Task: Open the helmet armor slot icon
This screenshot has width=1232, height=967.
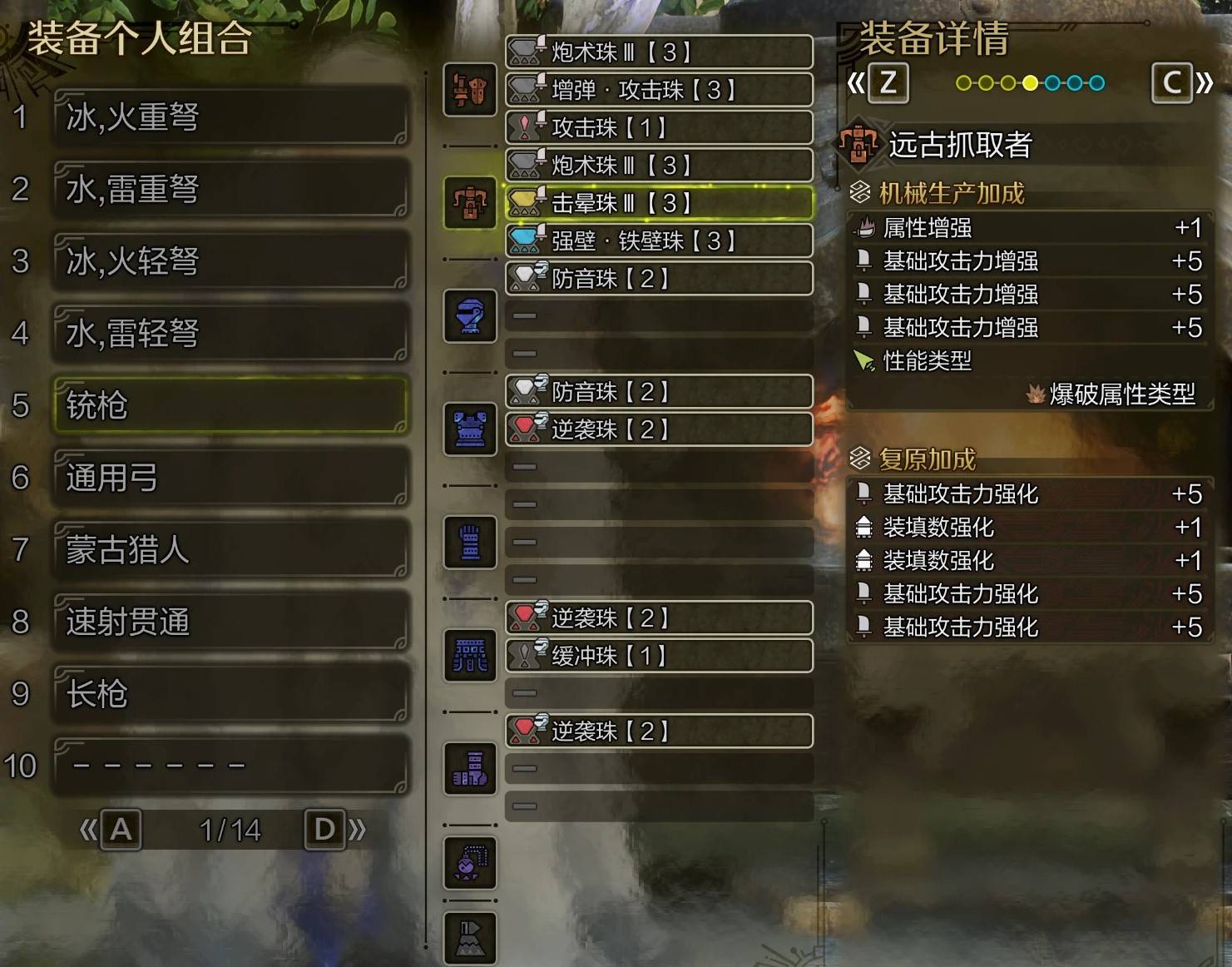Action: coord(470,316)
